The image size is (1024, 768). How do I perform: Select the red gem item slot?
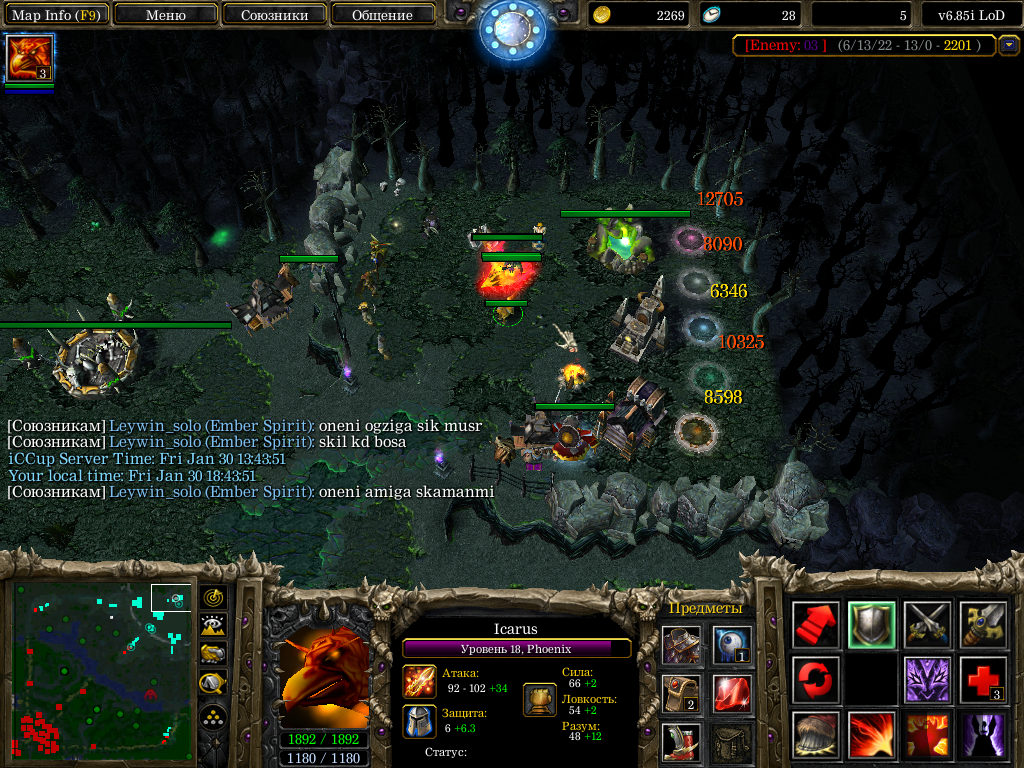point(732,693)
